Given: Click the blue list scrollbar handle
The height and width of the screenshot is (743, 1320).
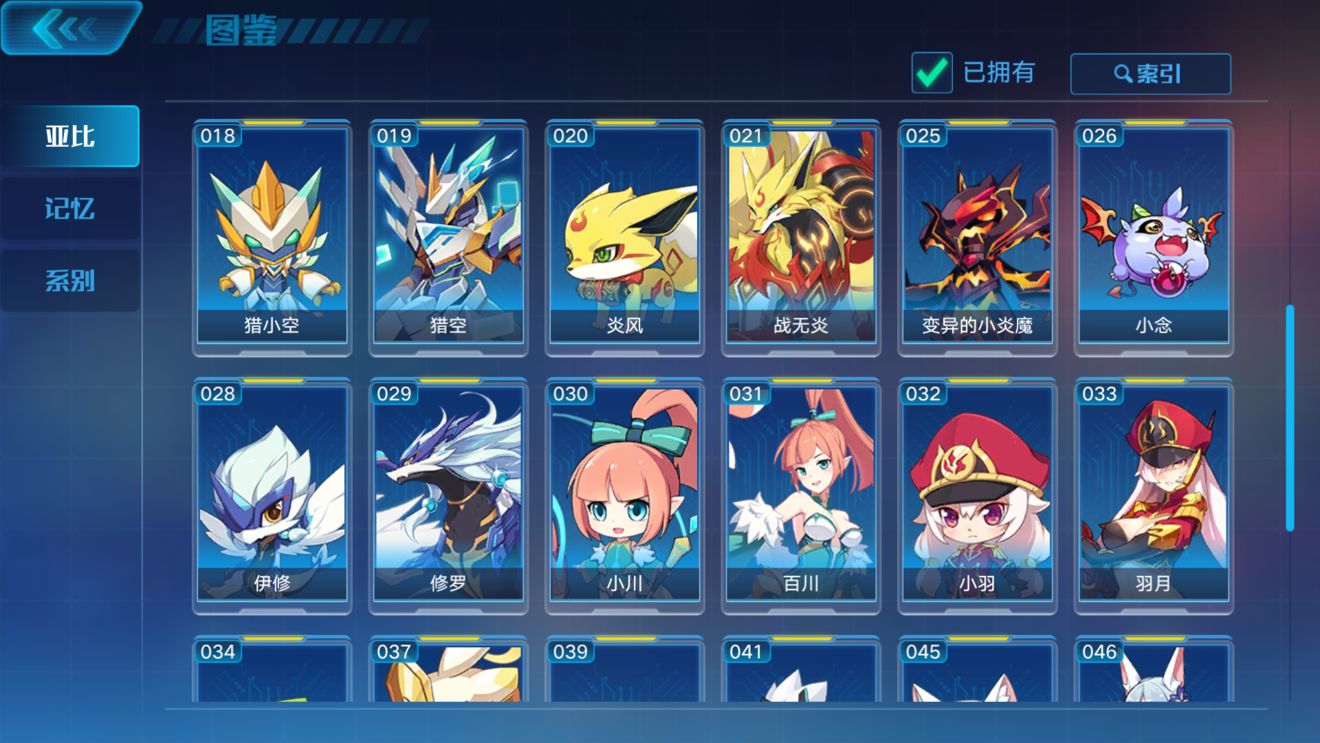Looking at the screenshot, I should [1290, 418].
